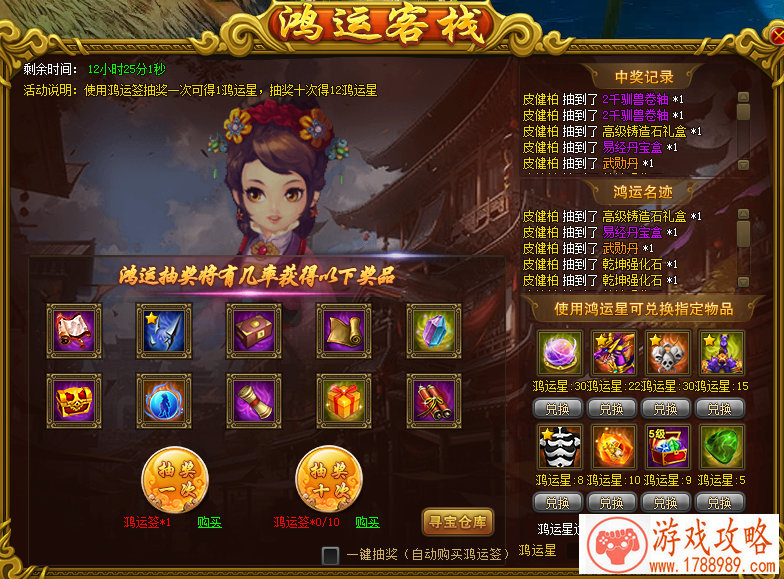Screen dimensions: 784x579
Task: Select the skull pile exchange icon
Action: [x=667, y=353]
